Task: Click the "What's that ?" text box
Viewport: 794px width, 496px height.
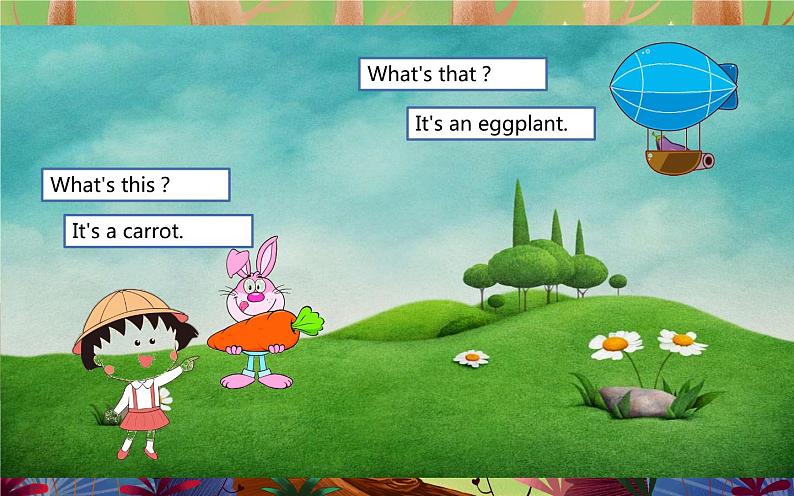Action: click(x=452, y=74)
